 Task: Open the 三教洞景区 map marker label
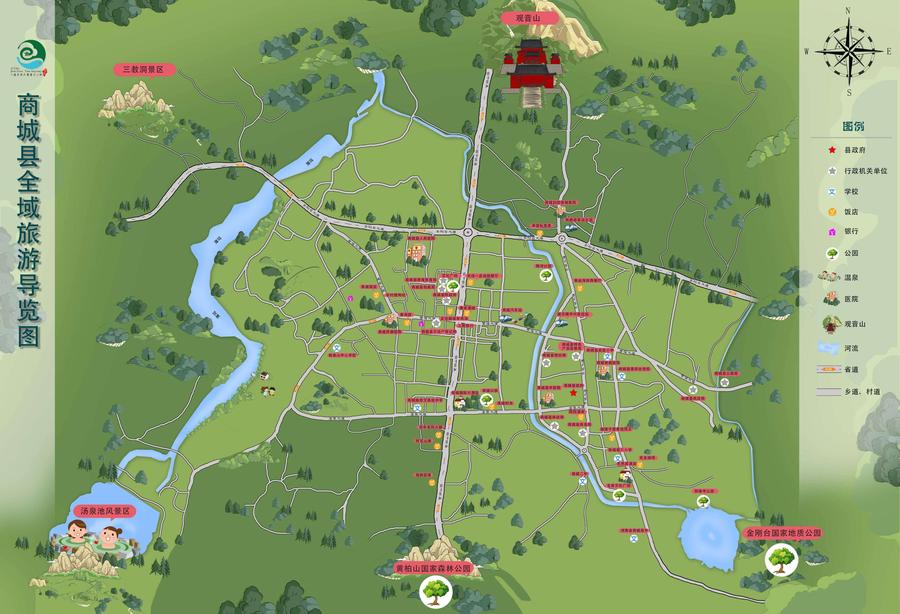(147, 70)
